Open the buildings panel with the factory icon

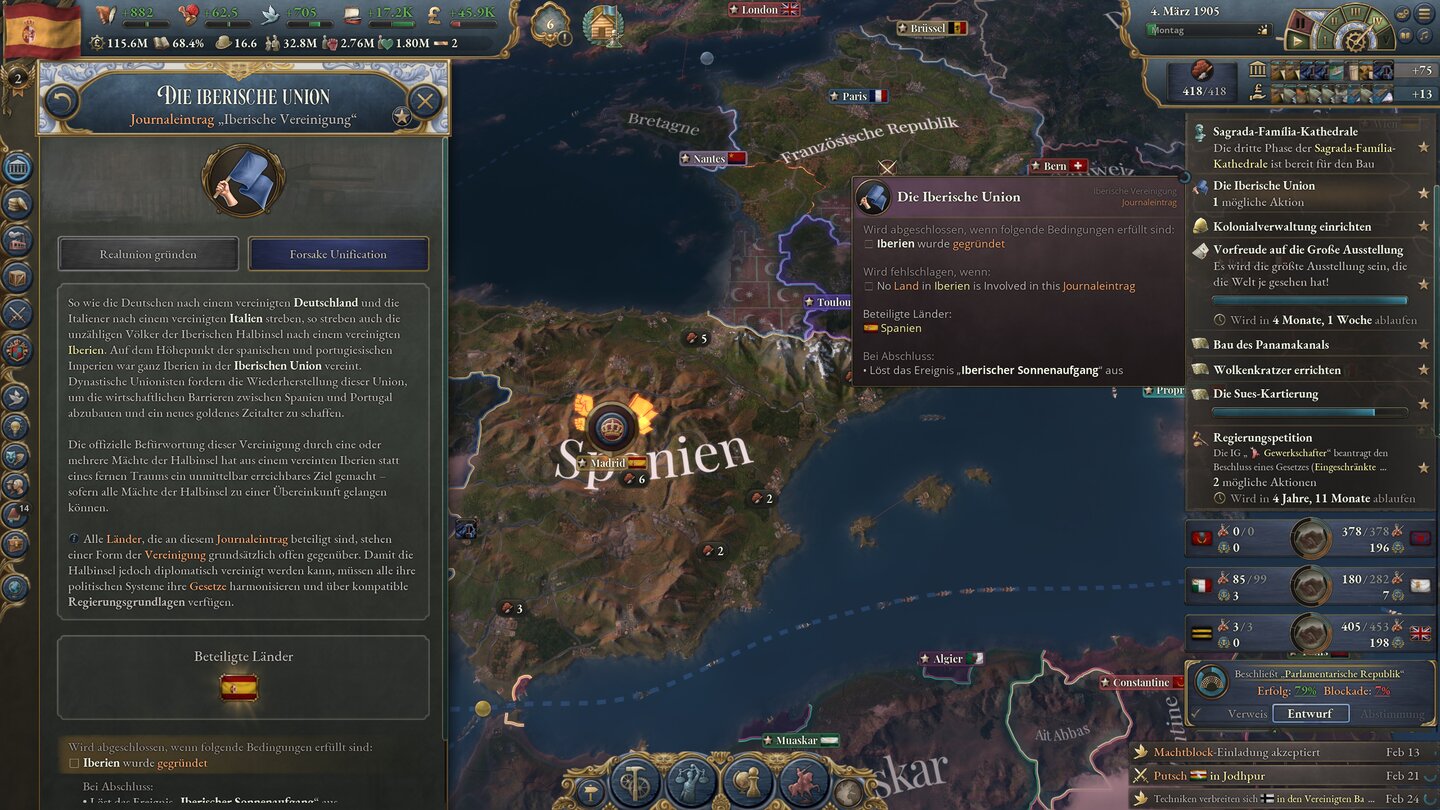point(16,241)
